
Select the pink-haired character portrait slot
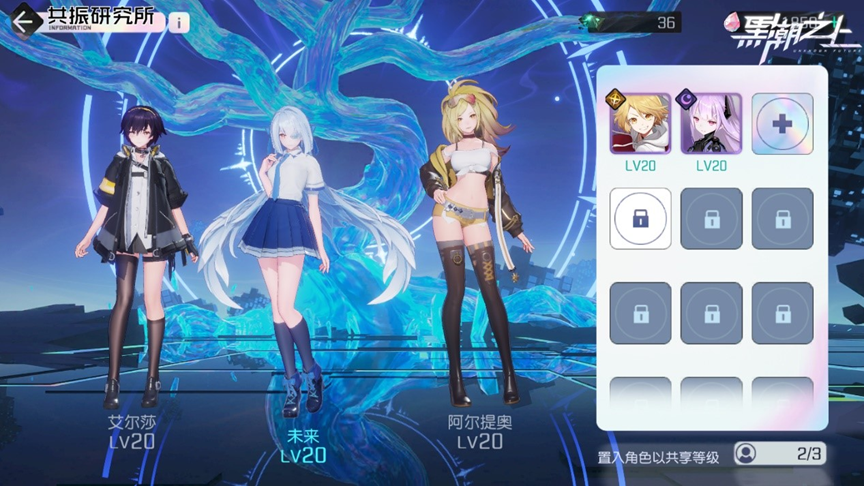point(711,123)
